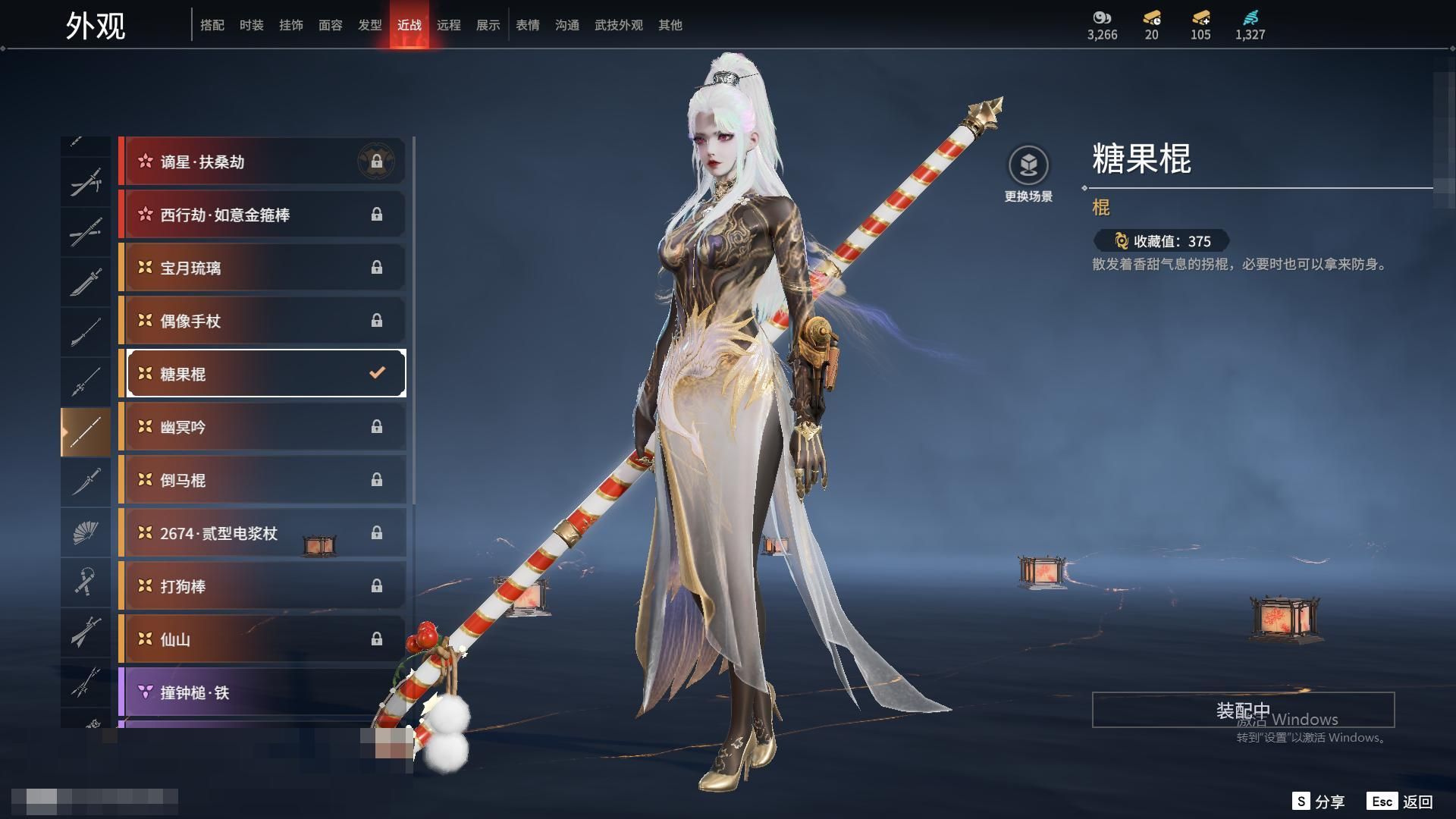Click the 装配中 equip button

(x=1243, y=710)
